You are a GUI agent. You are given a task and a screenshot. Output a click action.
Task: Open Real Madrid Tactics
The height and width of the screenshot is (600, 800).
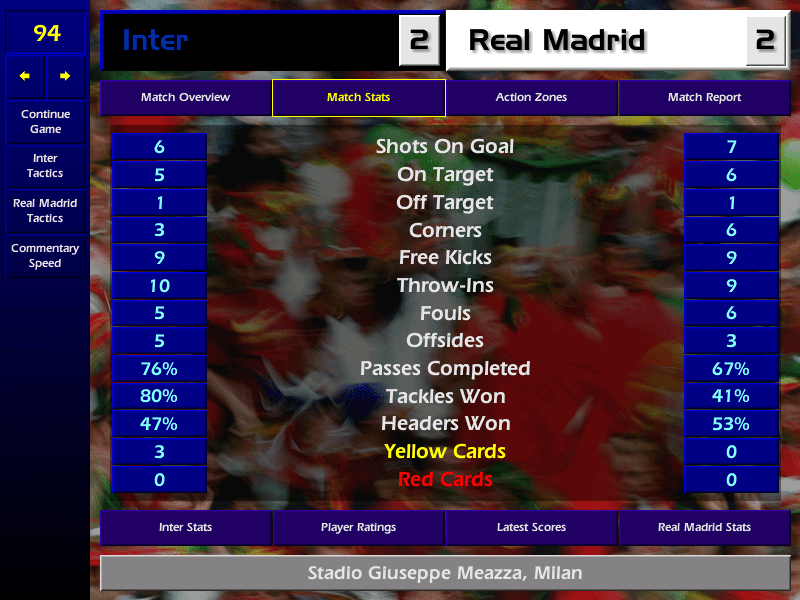[x=45, y=211]
